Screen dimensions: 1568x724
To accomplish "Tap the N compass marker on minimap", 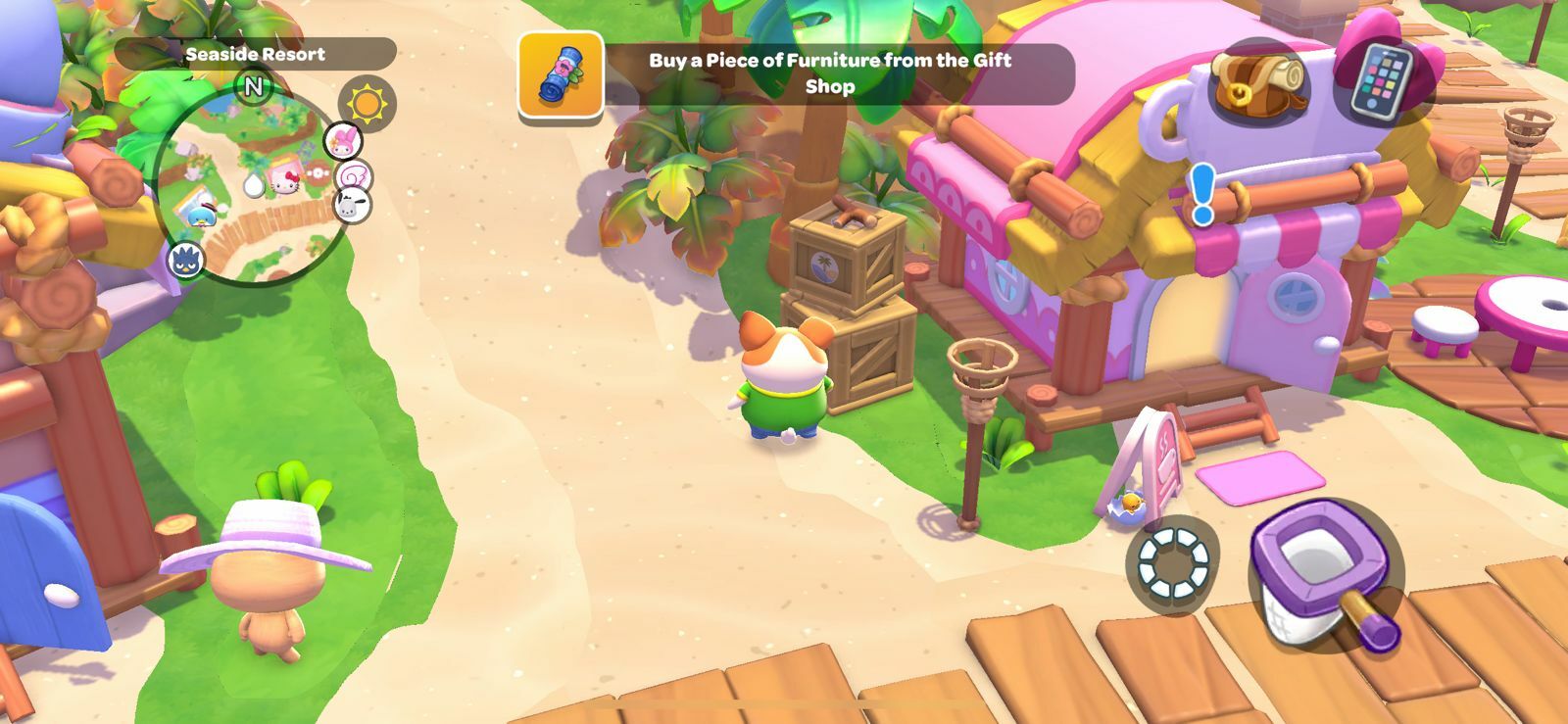I will click(x=253, y=87).
